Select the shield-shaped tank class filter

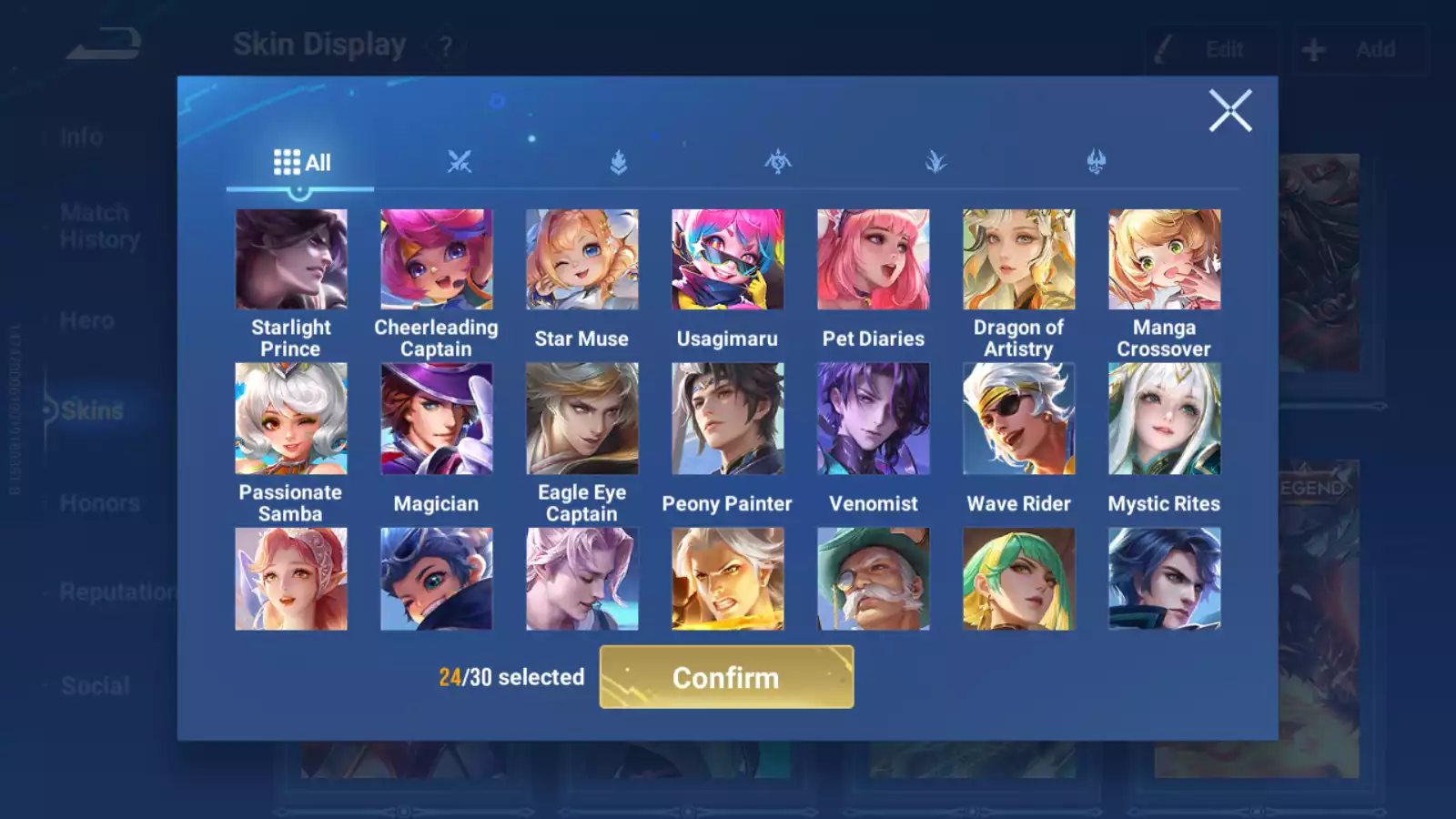pyautogui.click(x=618, y=161)
